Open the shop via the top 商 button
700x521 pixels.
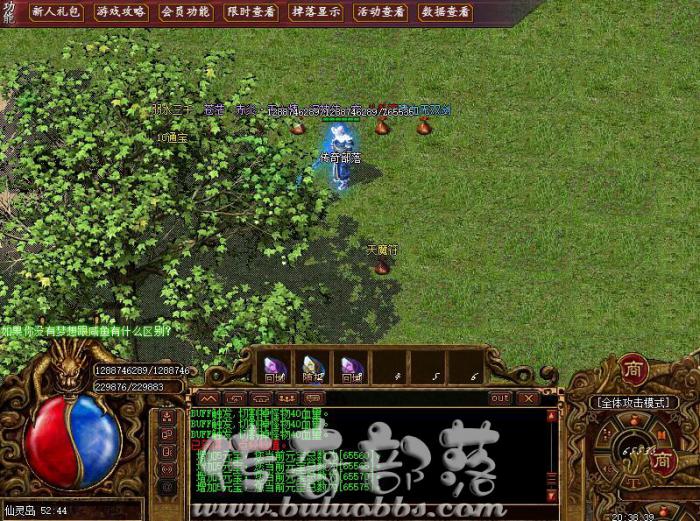click(x=633, y=367)
